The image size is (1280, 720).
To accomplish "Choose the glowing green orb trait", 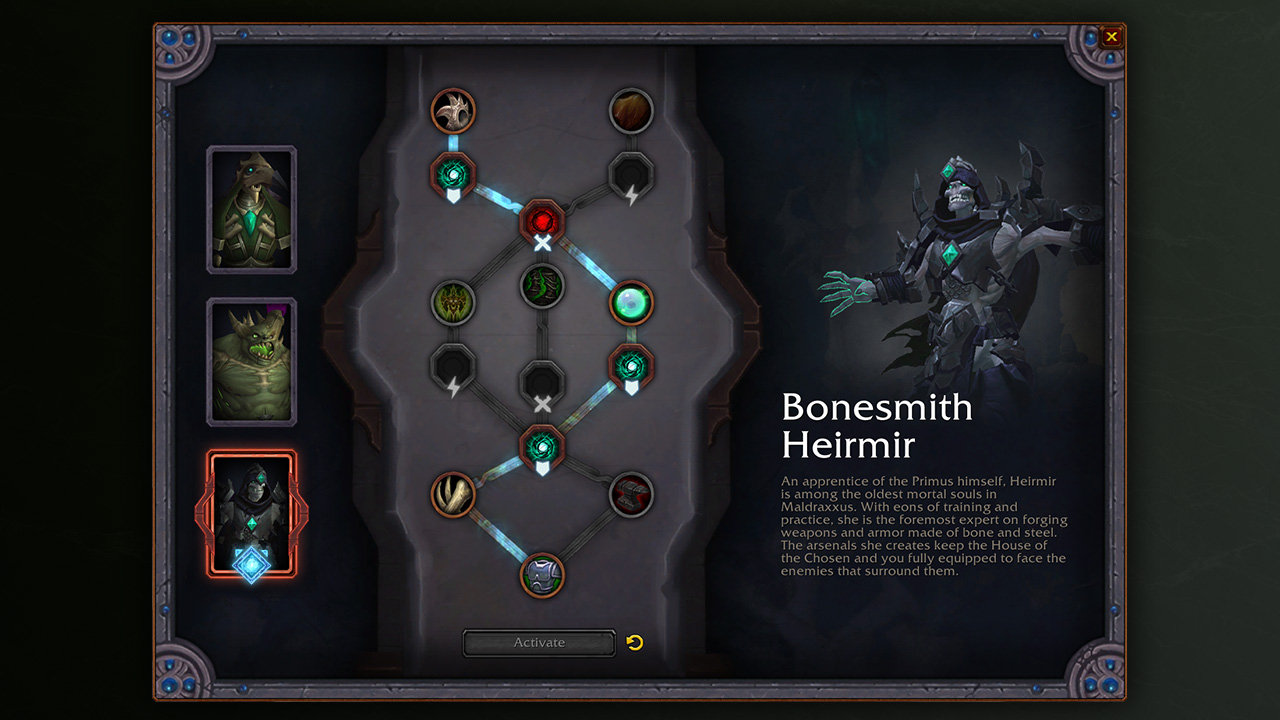I will click(631, 302).
